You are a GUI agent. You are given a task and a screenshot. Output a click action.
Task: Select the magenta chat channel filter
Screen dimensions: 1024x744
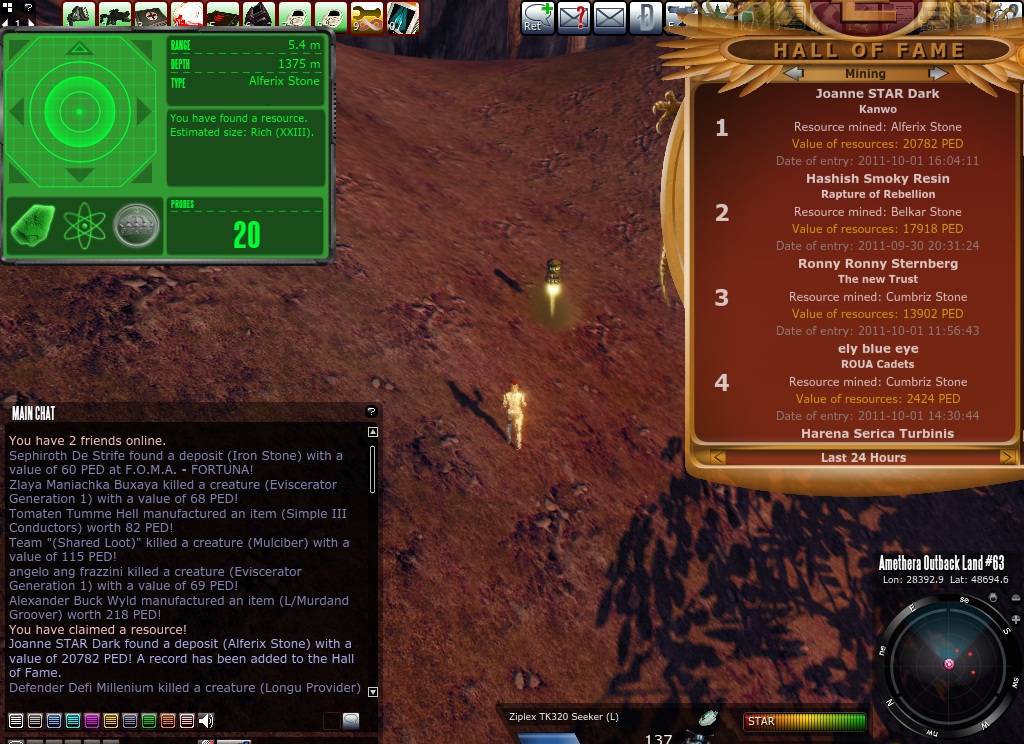tap(92, 721)
